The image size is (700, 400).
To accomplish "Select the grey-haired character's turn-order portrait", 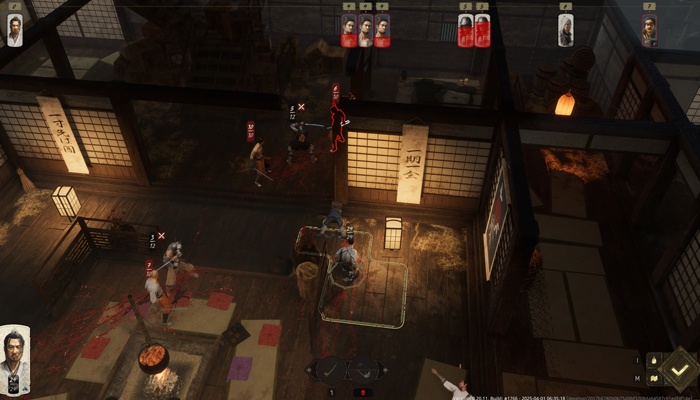I will (x=566, y=30).
